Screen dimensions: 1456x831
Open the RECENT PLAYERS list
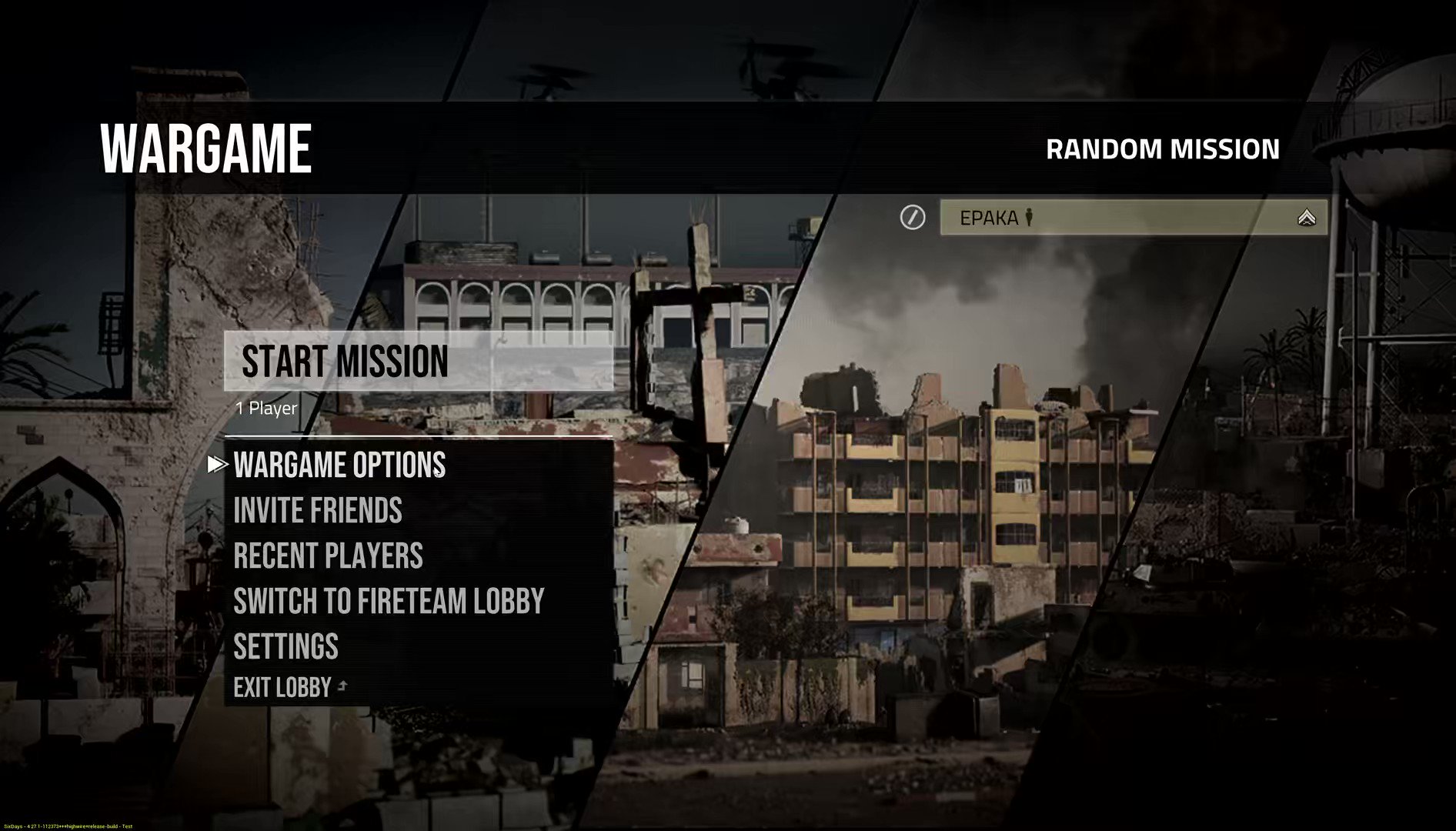328,556
